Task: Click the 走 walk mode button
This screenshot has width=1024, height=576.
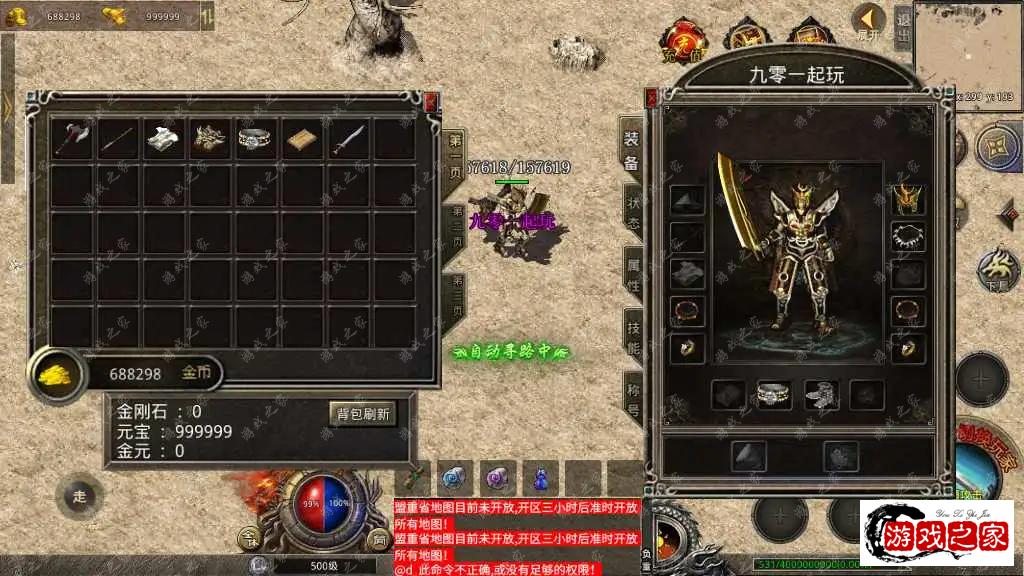Action: click(x=80, y=495)
